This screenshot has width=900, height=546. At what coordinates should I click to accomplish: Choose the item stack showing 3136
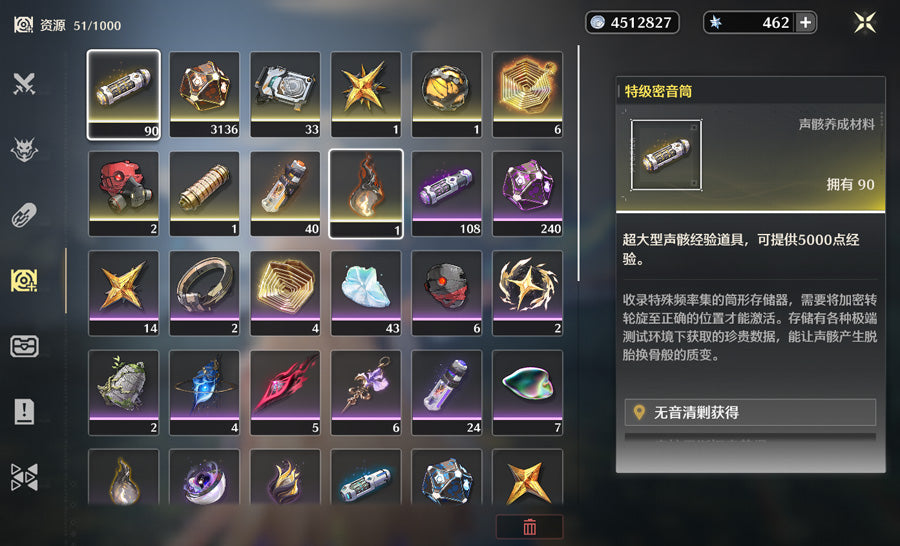(x=205, y=94)
